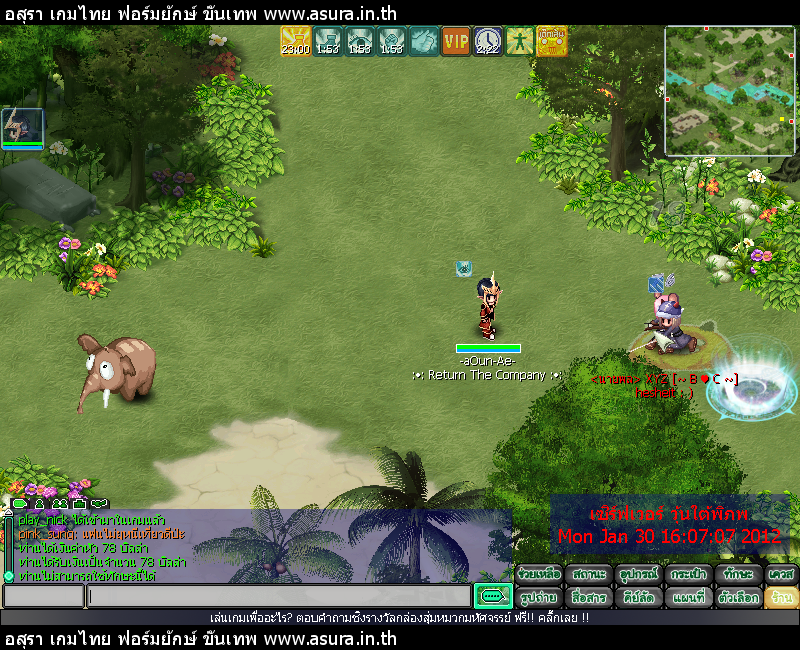Click the chat message input field
This screenshot has height=650, width=800.
tap(278, 597)
